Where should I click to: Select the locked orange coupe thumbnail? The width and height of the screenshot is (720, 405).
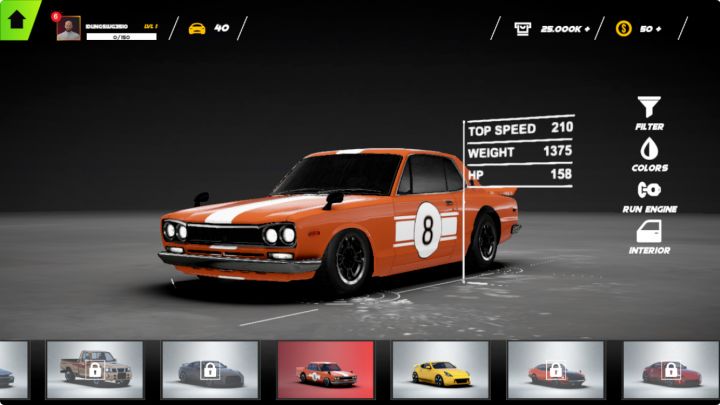tap(555, 370)
